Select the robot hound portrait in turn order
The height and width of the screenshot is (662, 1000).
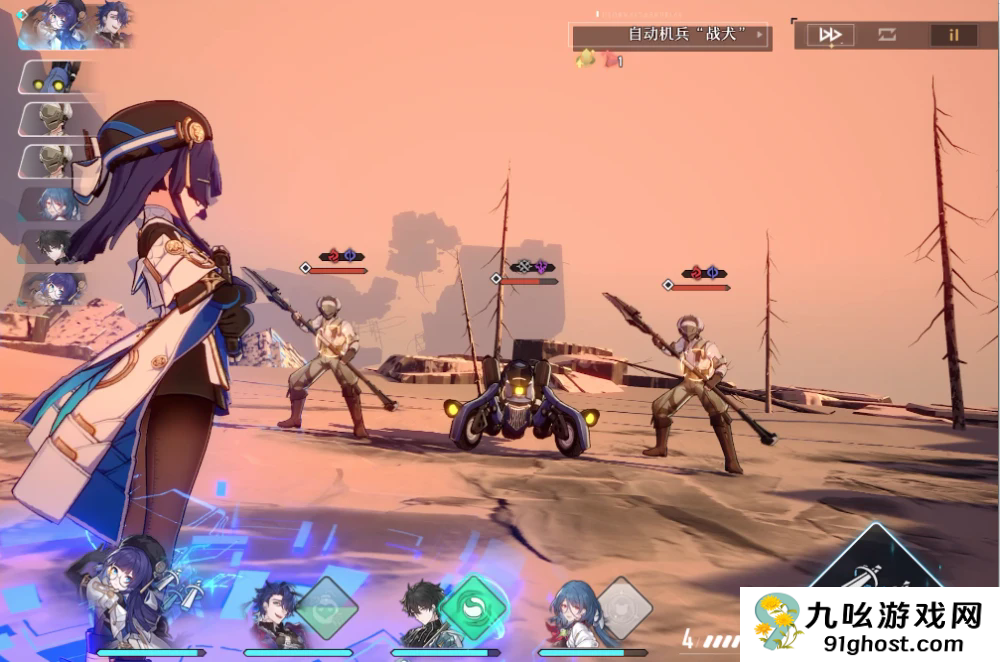[54, 78]
